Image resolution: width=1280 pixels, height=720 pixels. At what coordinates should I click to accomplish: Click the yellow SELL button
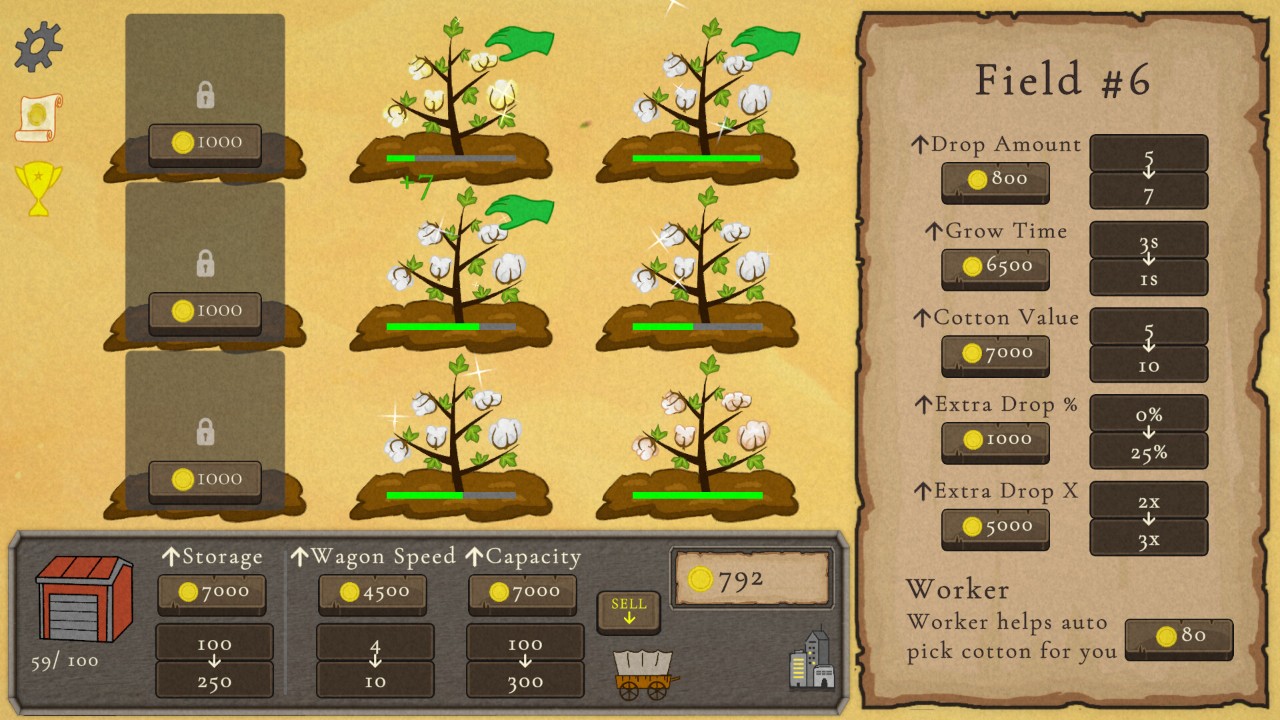(x=628, y=611)
